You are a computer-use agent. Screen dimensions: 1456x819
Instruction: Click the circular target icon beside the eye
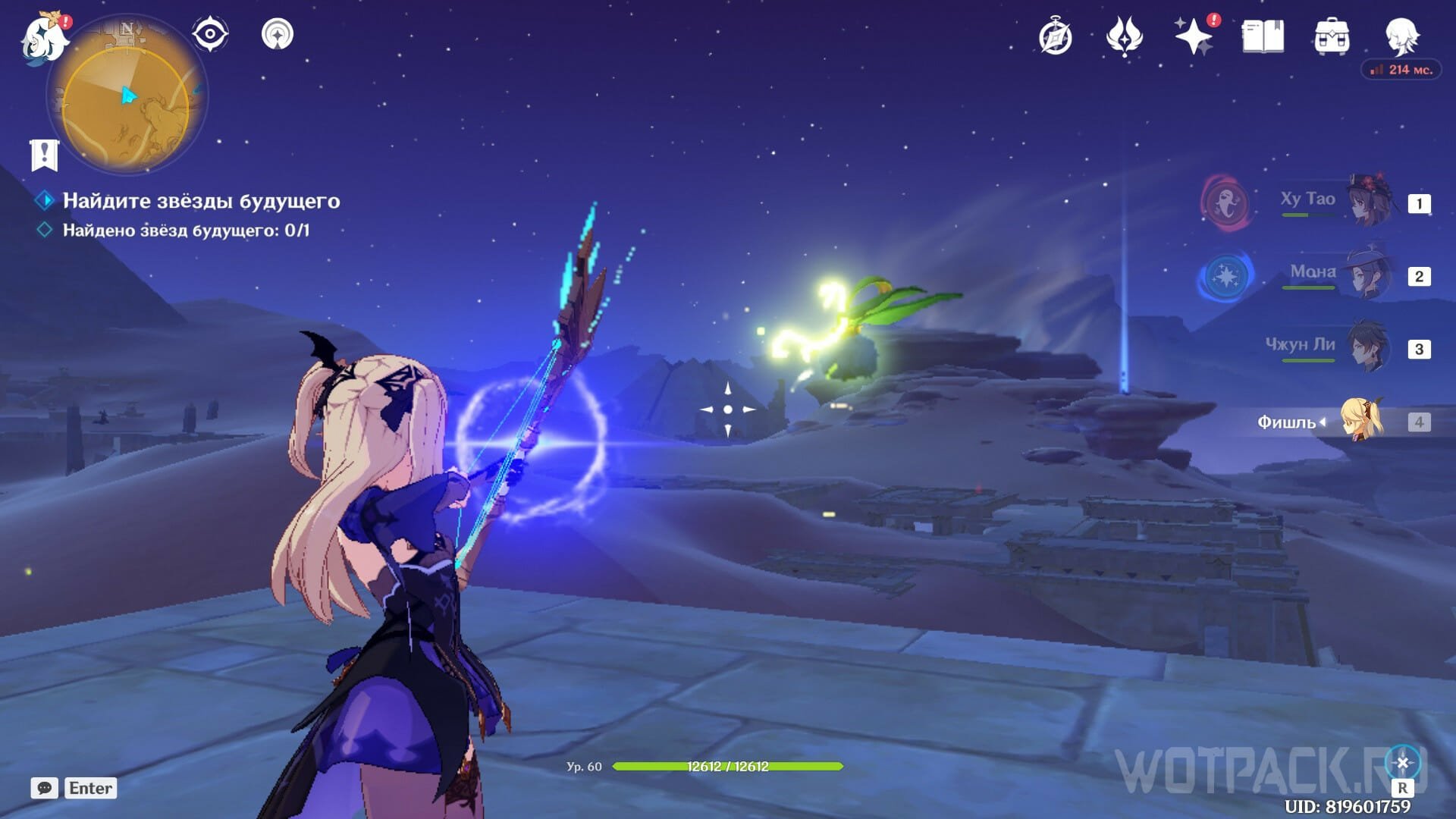278,34
